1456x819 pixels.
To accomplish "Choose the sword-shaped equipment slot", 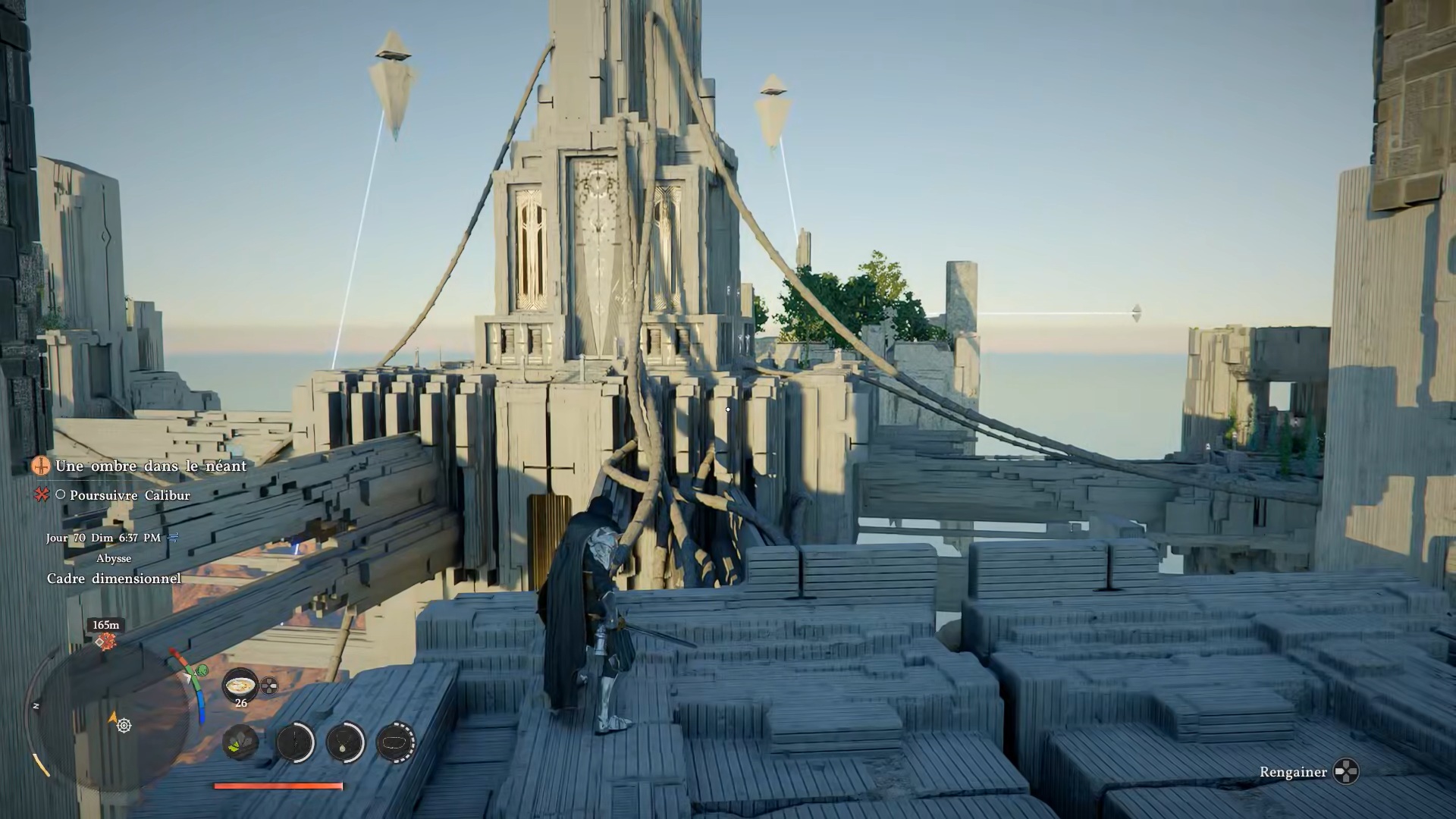I will 294,742.
